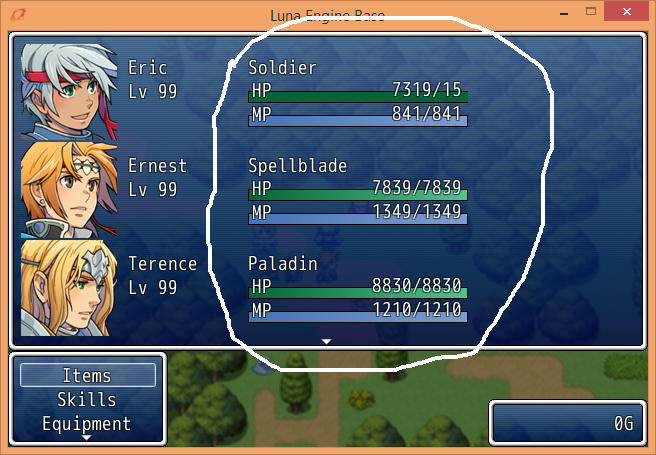
Task: Open the Items menu
Action: (87, 376)
